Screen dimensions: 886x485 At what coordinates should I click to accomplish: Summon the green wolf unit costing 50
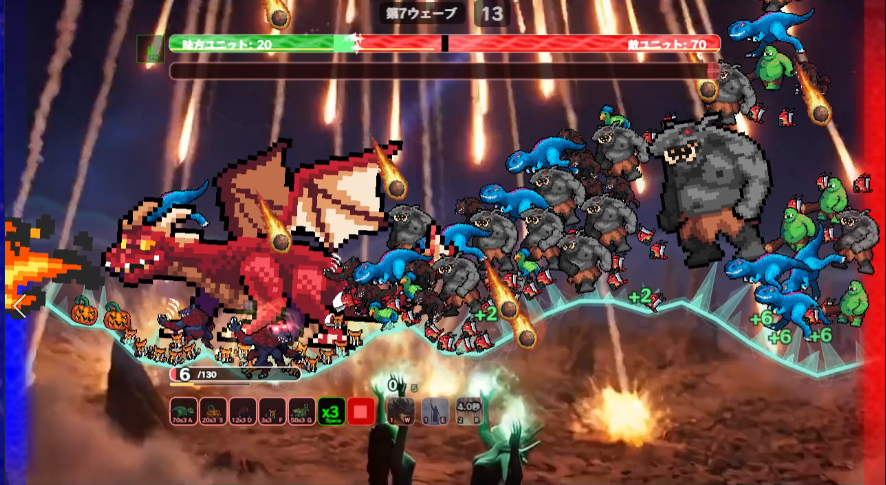pyautogui.click(x=301, y=411)
